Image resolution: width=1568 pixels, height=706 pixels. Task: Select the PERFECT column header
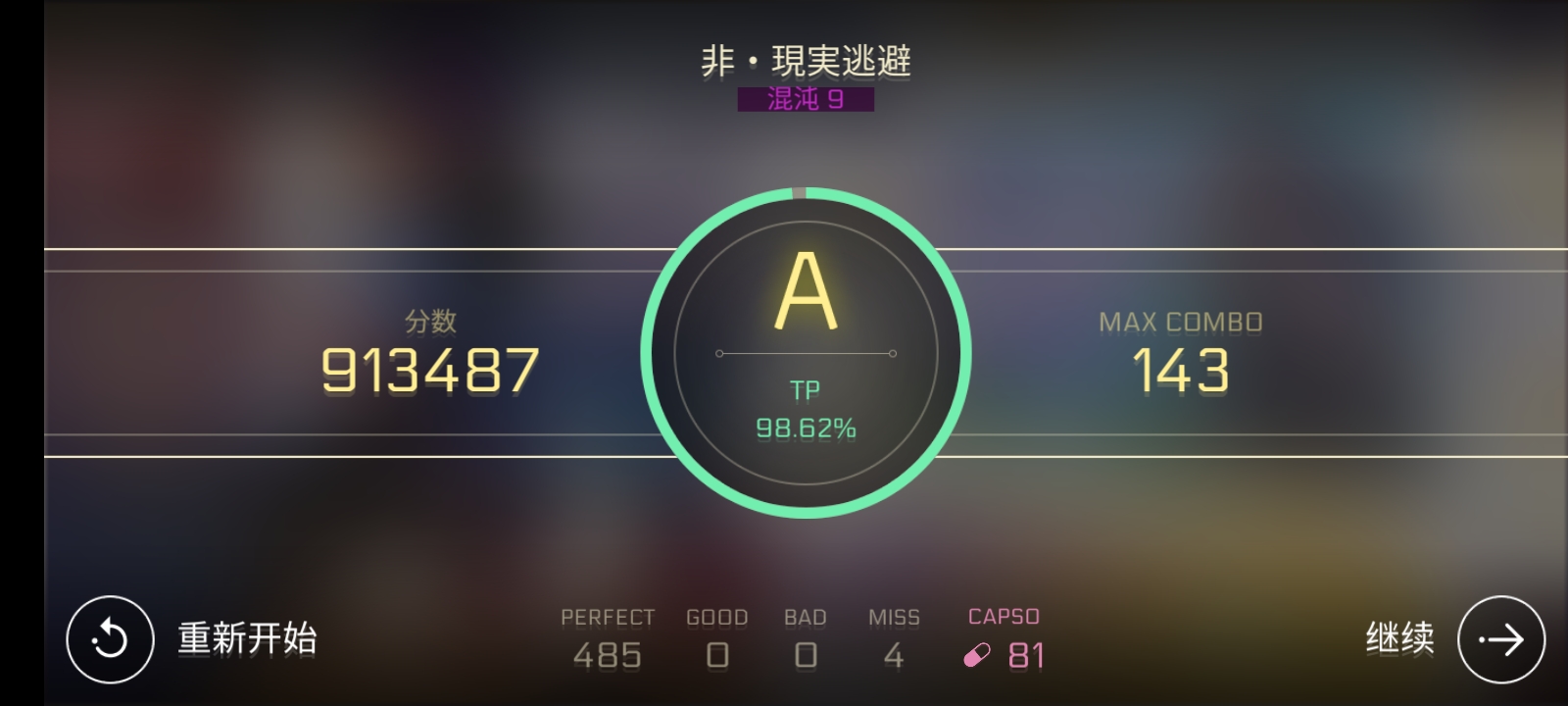point(608,617)
